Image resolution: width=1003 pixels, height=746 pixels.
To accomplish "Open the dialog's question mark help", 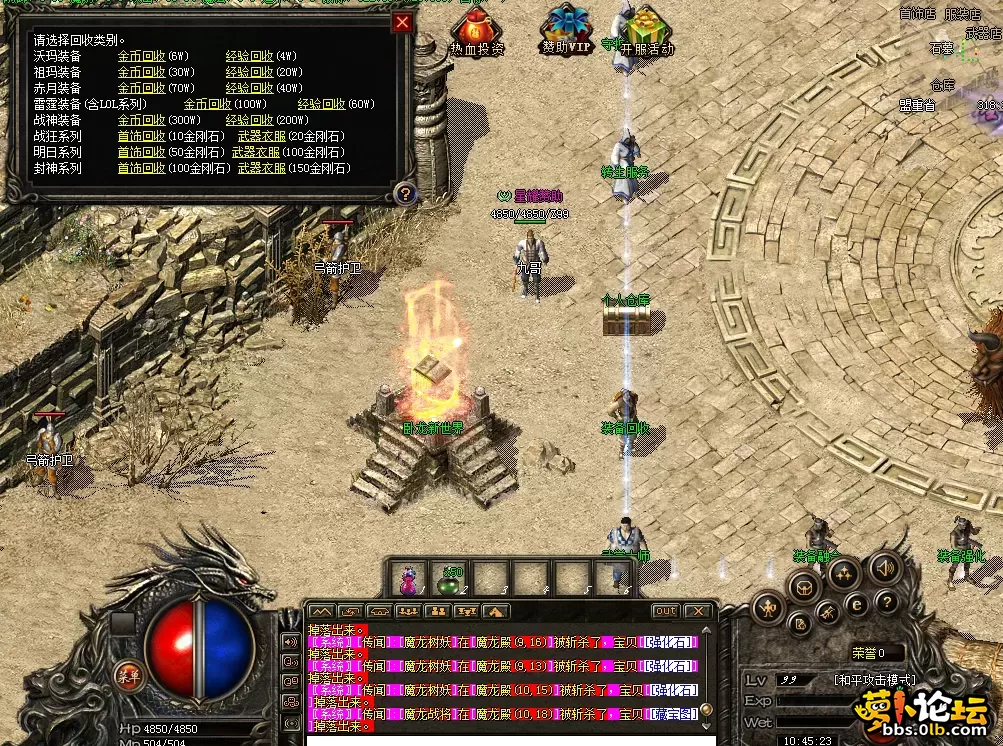I will (x=404, y=193).
